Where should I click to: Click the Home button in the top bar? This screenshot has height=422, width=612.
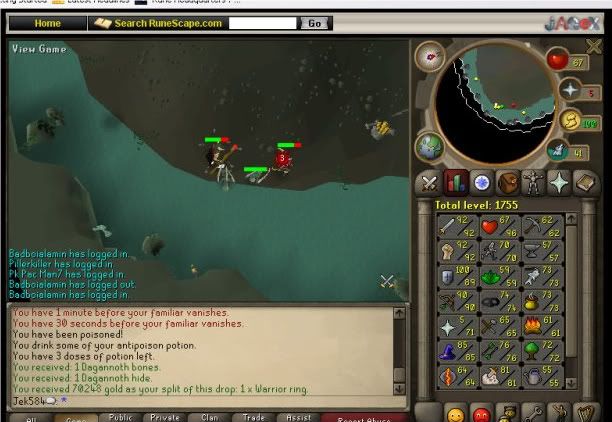coord(47,22)
